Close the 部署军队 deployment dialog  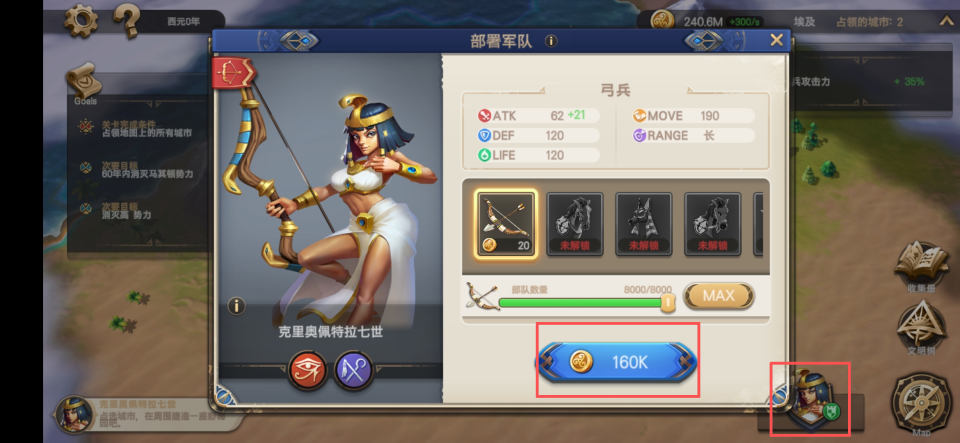tap(776, 40)
